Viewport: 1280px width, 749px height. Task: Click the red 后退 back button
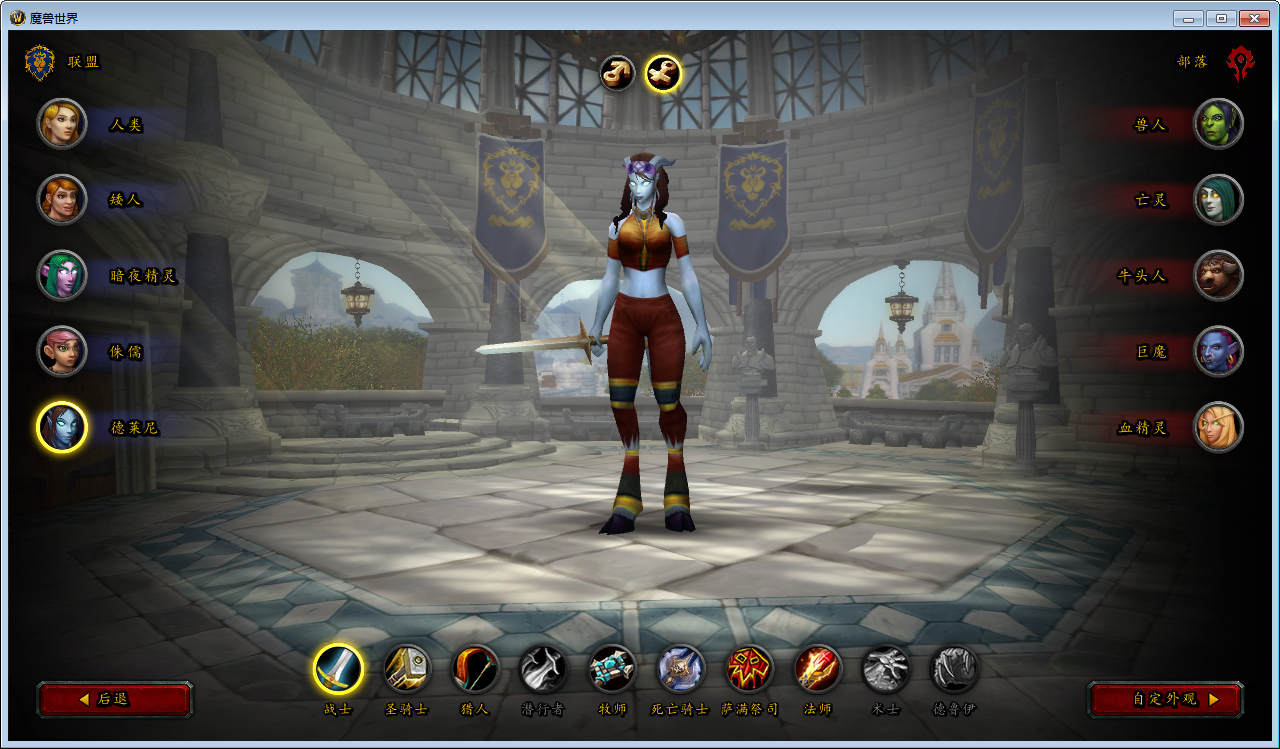114,699
